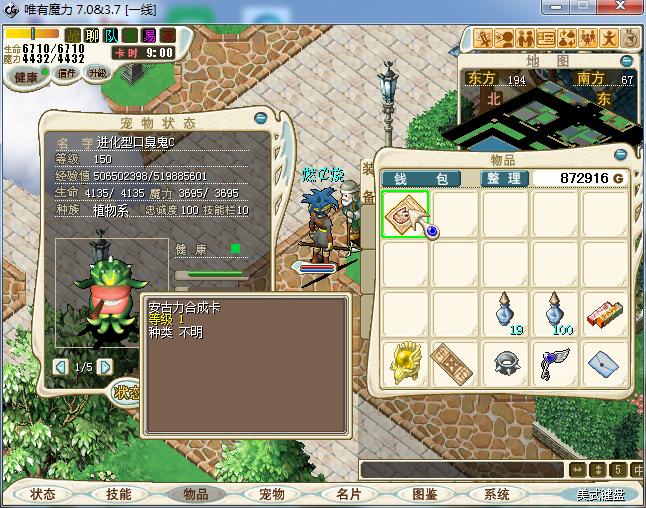646x508 pixels.
Task: Minimize the 宠物状态 pet status window
Action: [x=263, y=117]
